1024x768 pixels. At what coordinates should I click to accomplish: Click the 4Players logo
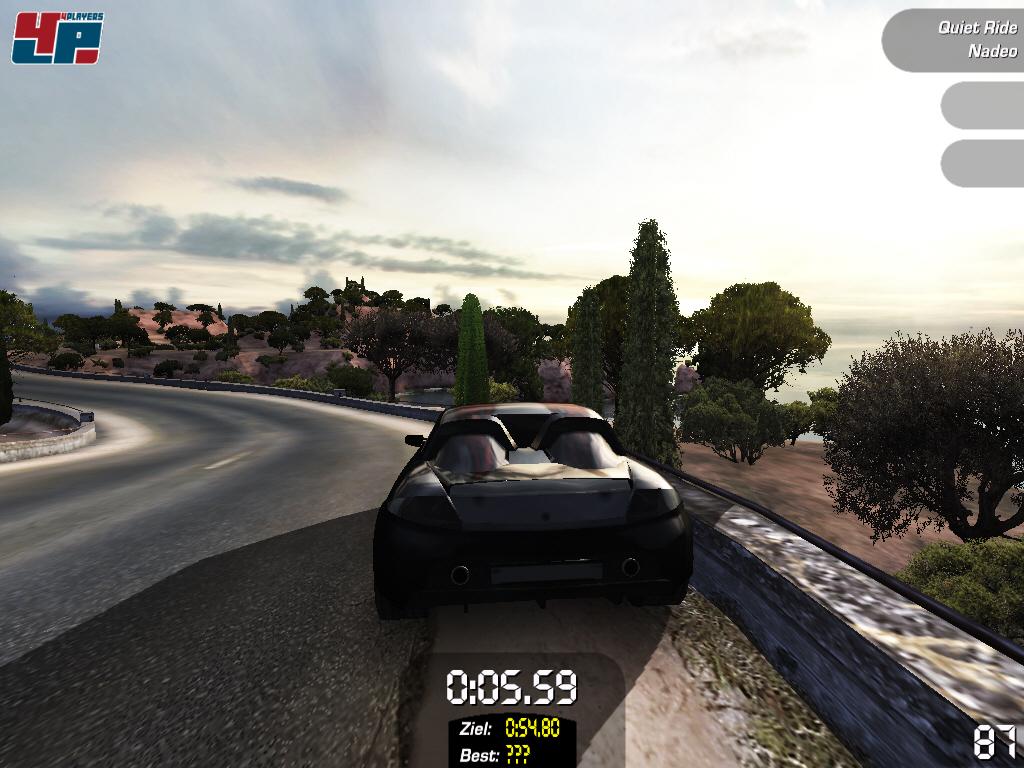[57, 39]
